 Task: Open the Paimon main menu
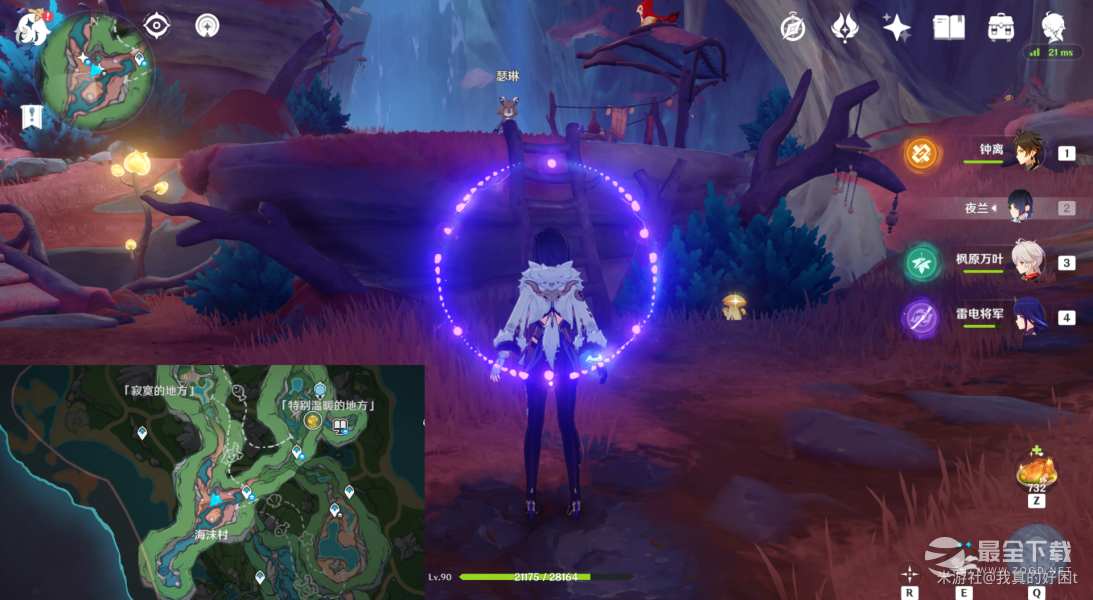(31, 26)
